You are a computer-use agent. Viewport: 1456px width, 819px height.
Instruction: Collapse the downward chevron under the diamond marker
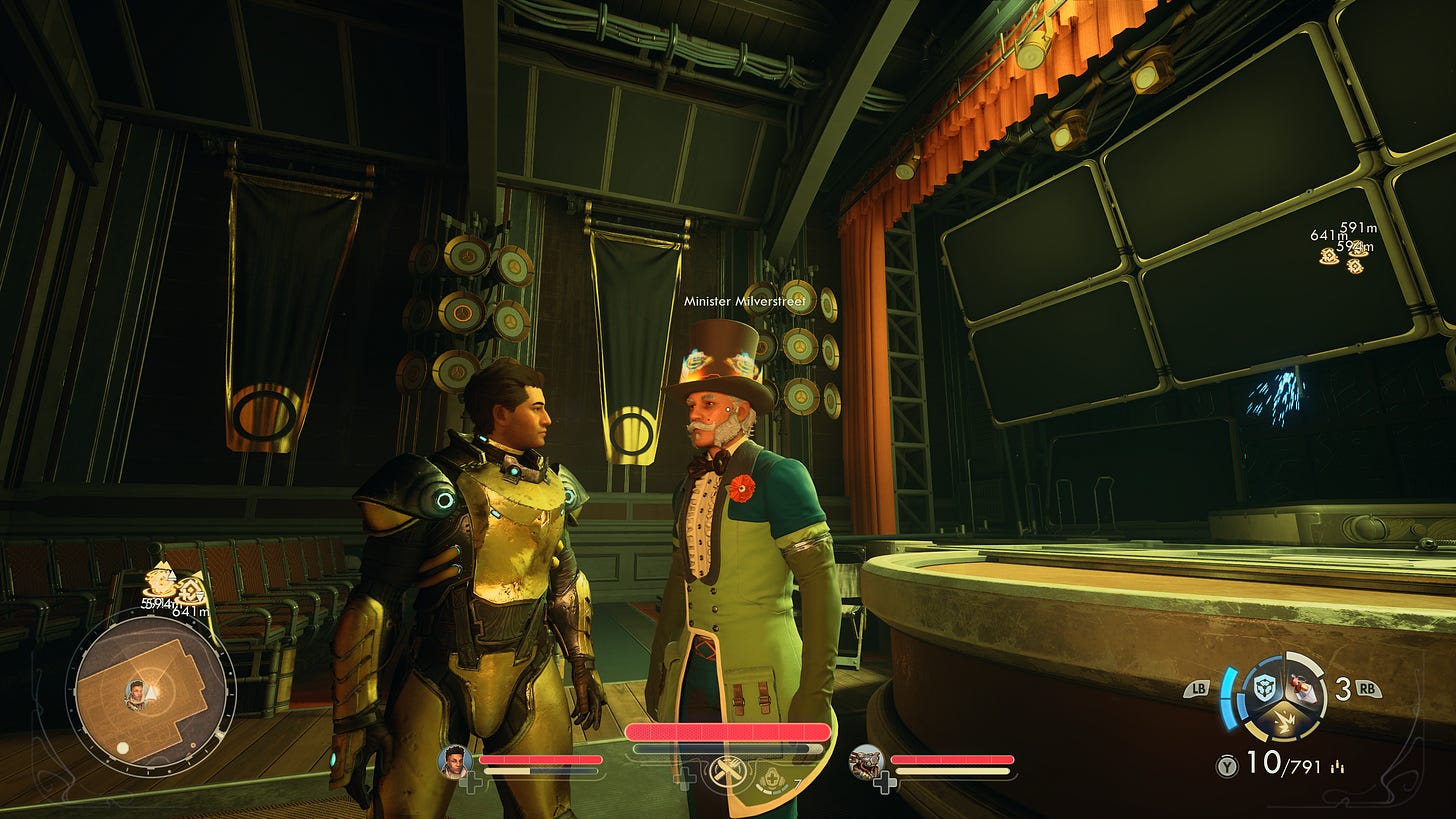click(200, 596)
